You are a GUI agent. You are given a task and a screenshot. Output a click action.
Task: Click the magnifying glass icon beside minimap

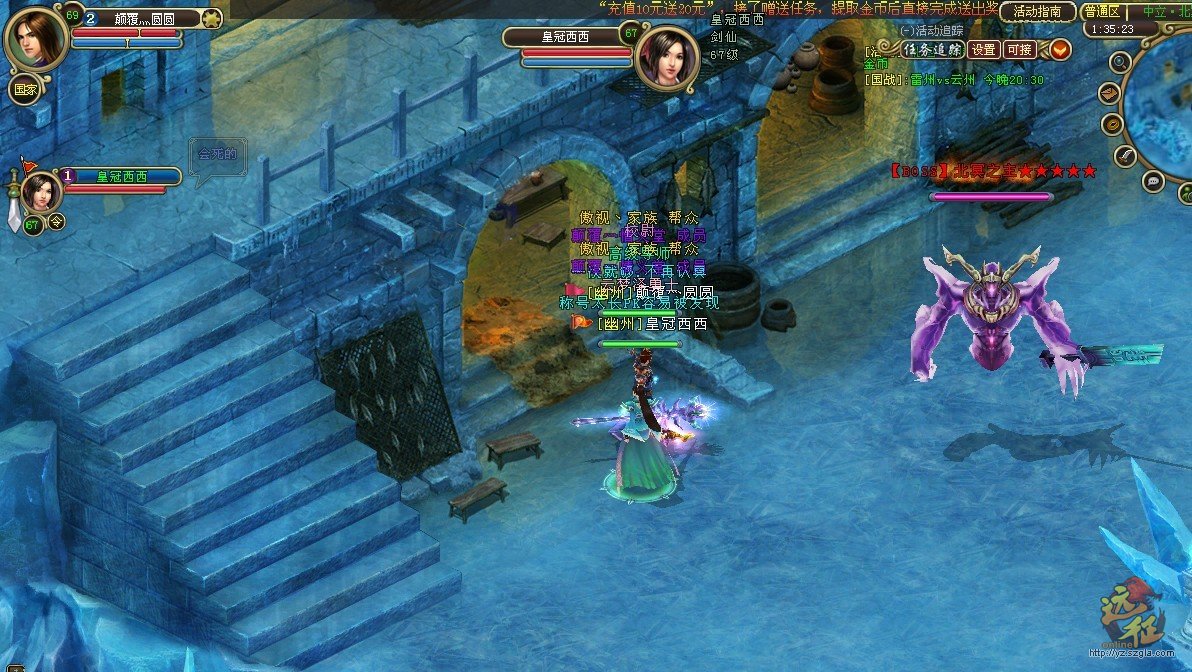pyautogui.click(x=1120, y=62)
